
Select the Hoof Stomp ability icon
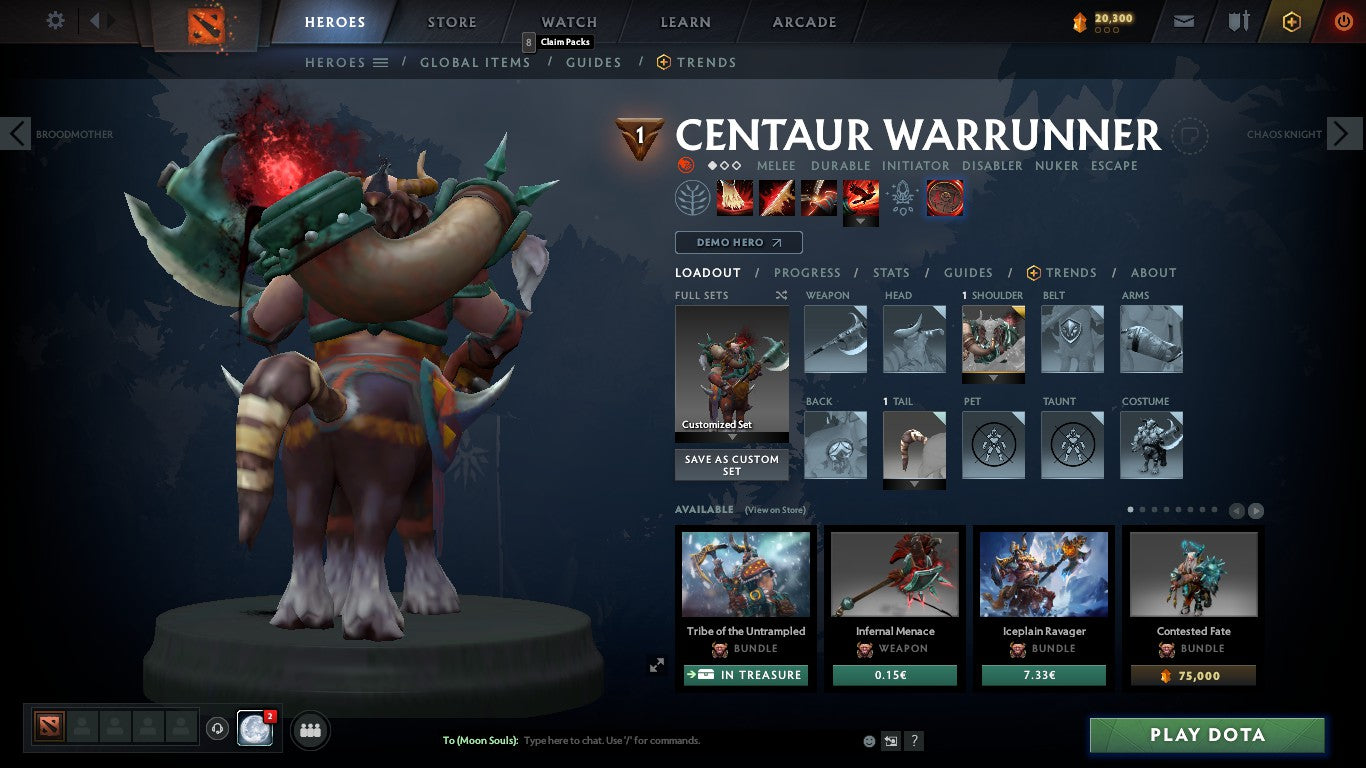tap(735, 197)
